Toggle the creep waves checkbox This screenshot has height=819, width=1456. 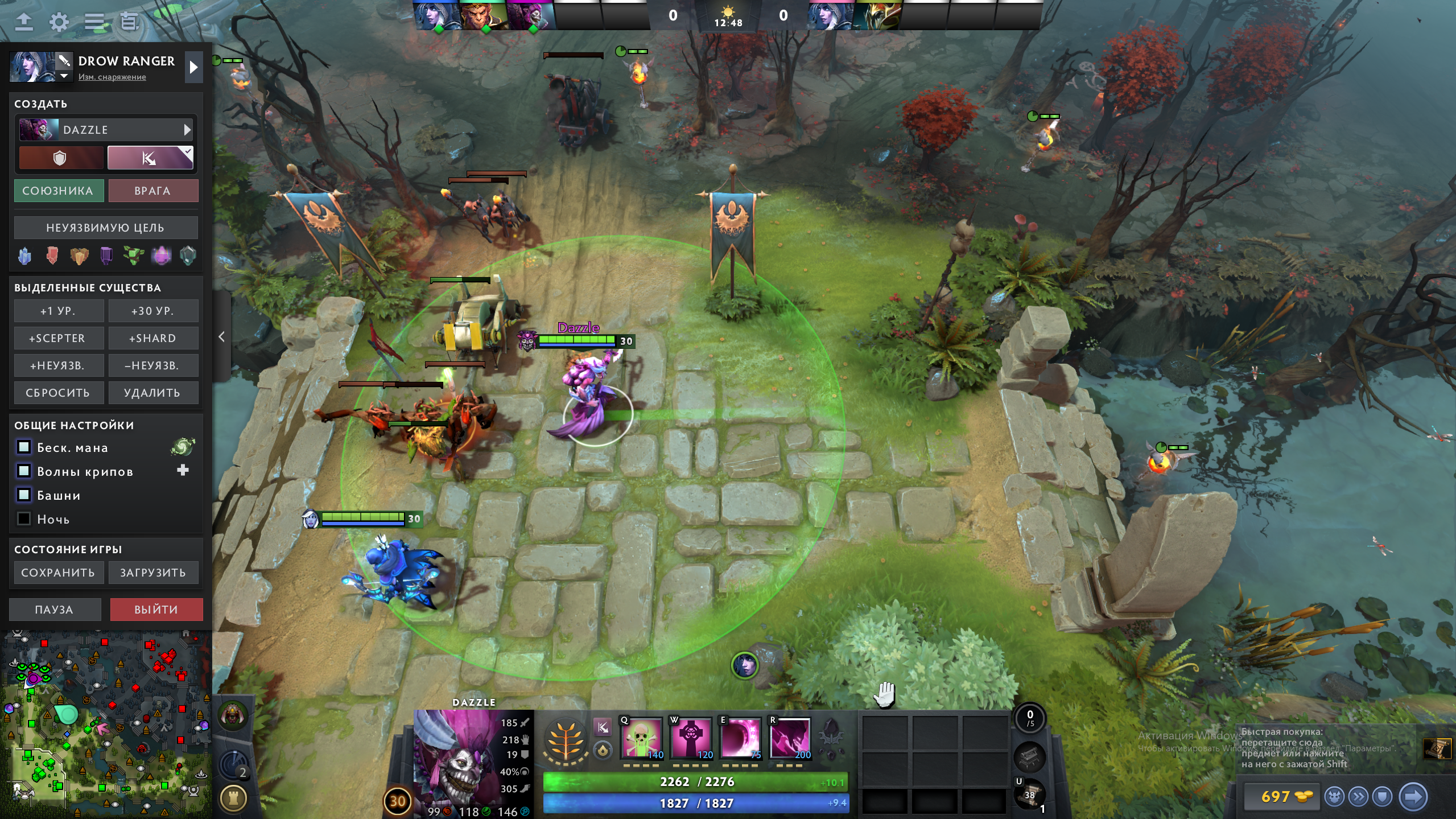click(24, 471)
